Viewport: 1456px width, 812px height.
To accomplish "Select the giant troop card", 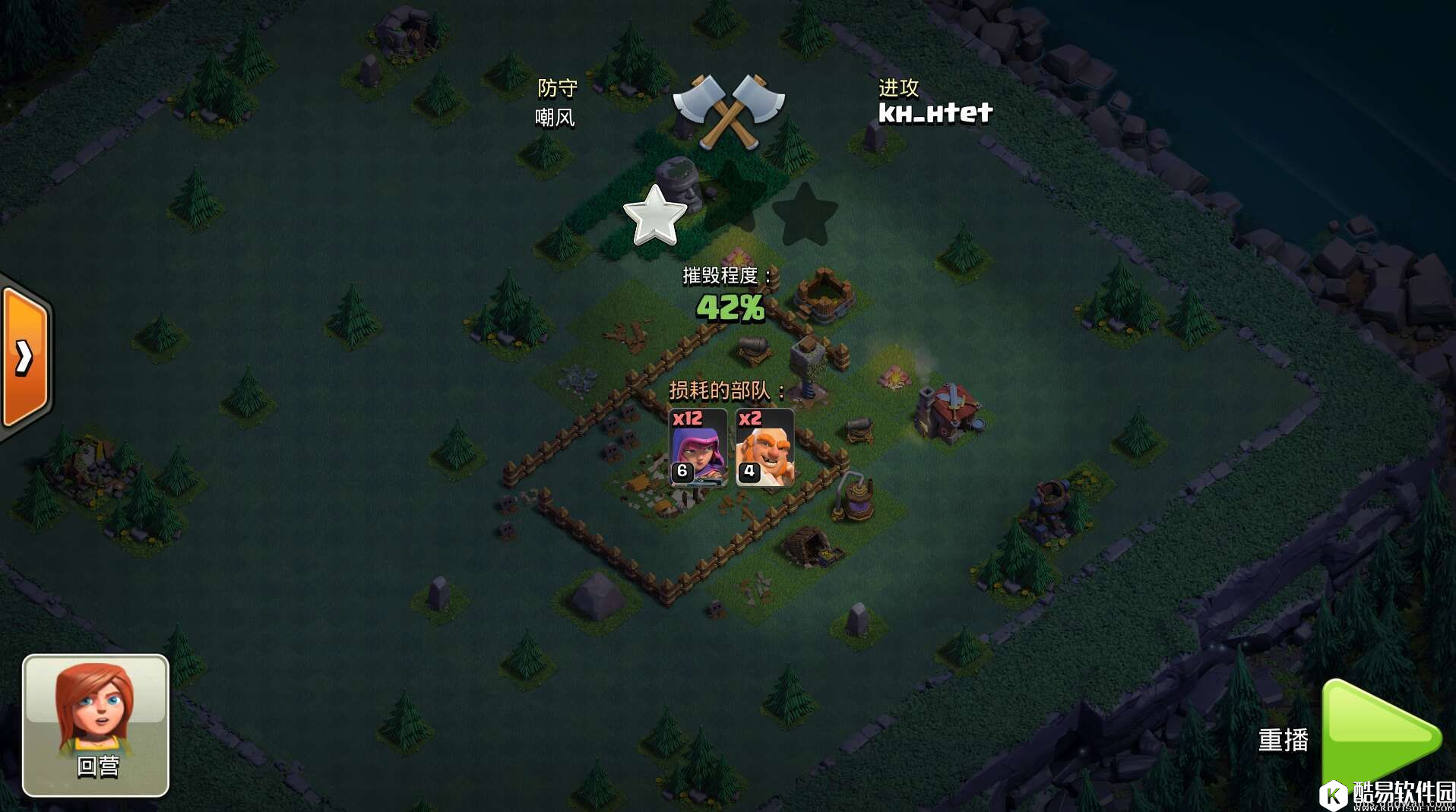I will 764,447.
